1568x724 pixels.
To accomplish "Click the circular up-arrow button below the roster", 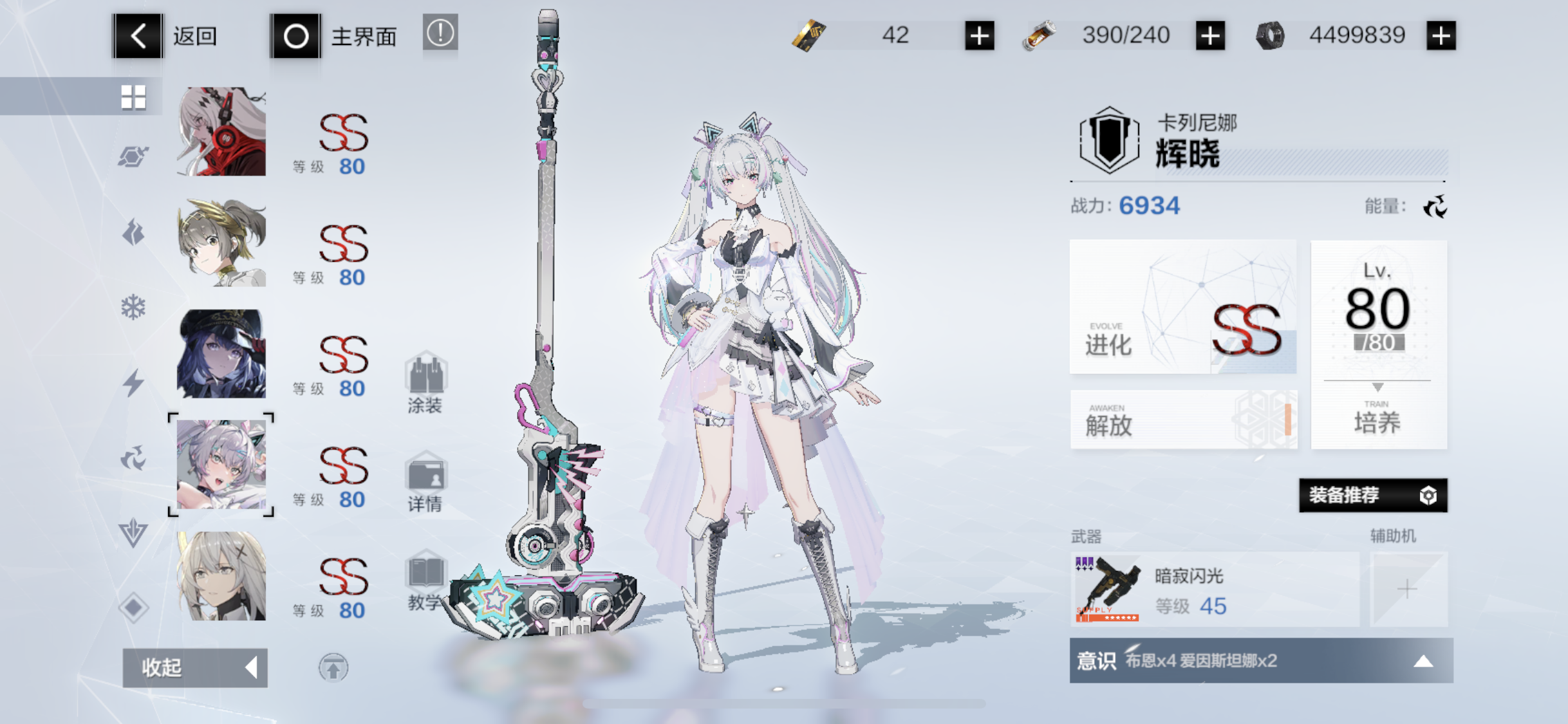I will 334,667.
